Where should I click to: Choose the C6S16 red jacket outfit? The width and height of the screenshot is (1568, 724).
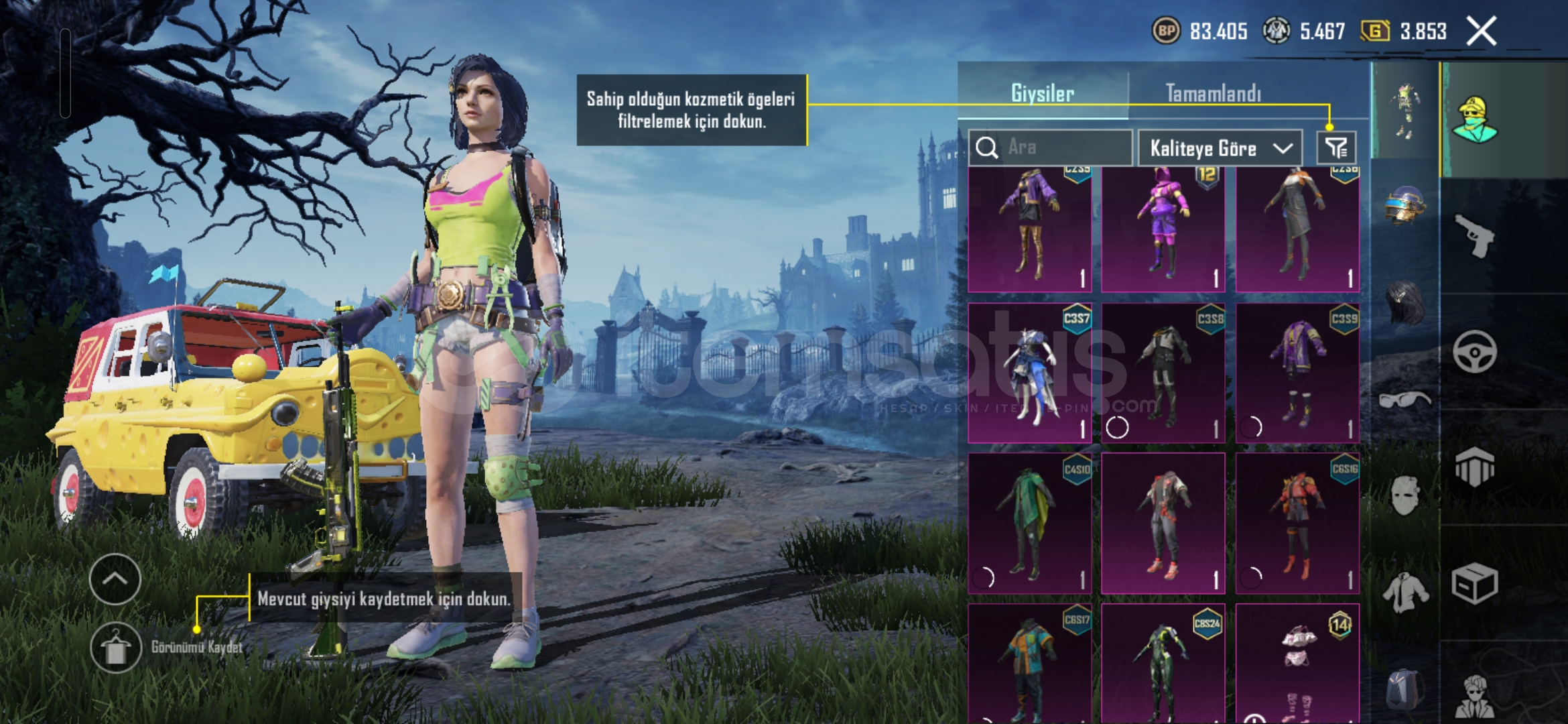tap(1297, 523)
